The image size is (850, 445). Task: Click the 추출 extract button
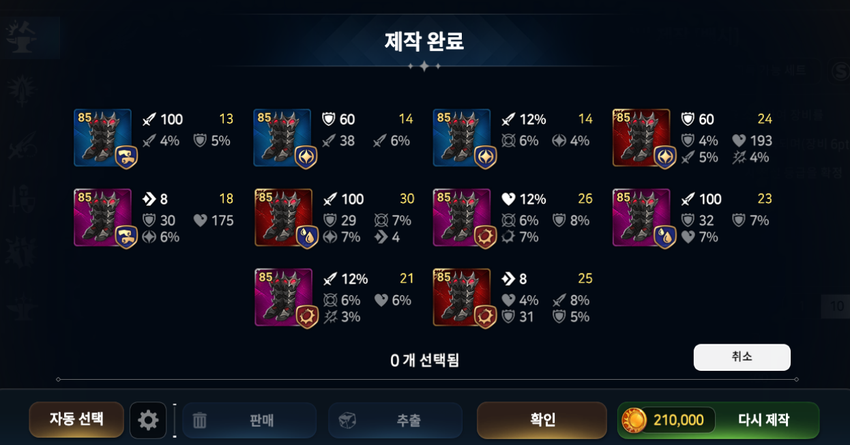(394, 420)
